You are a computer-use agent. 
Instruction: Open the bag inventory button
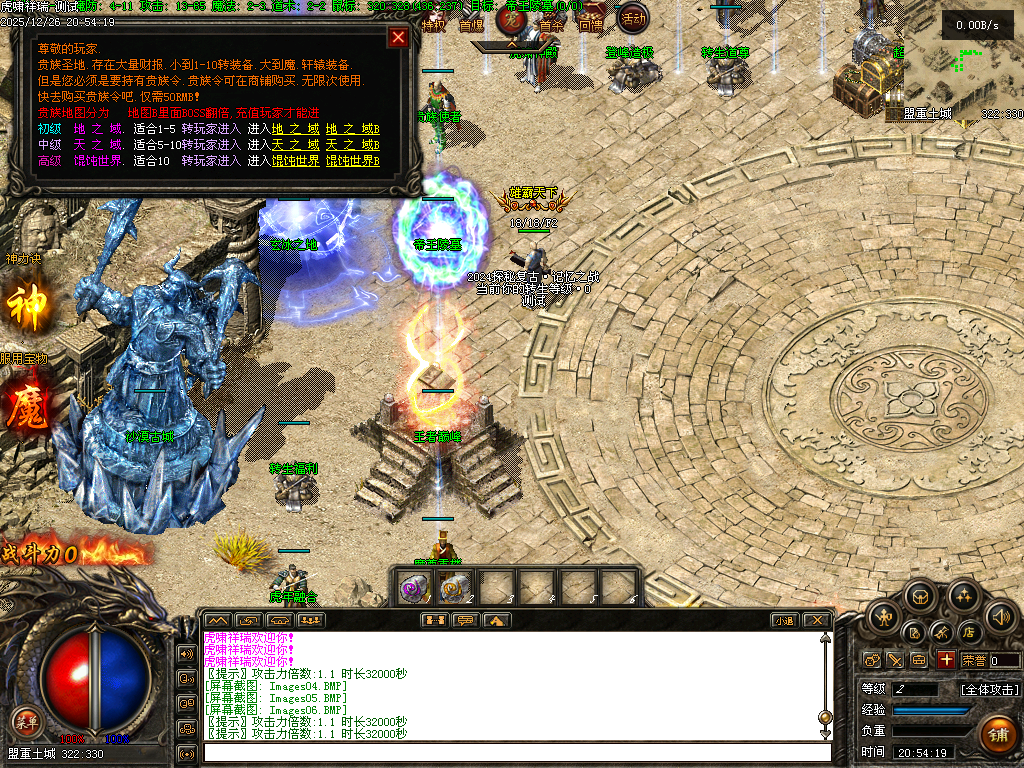922,597
